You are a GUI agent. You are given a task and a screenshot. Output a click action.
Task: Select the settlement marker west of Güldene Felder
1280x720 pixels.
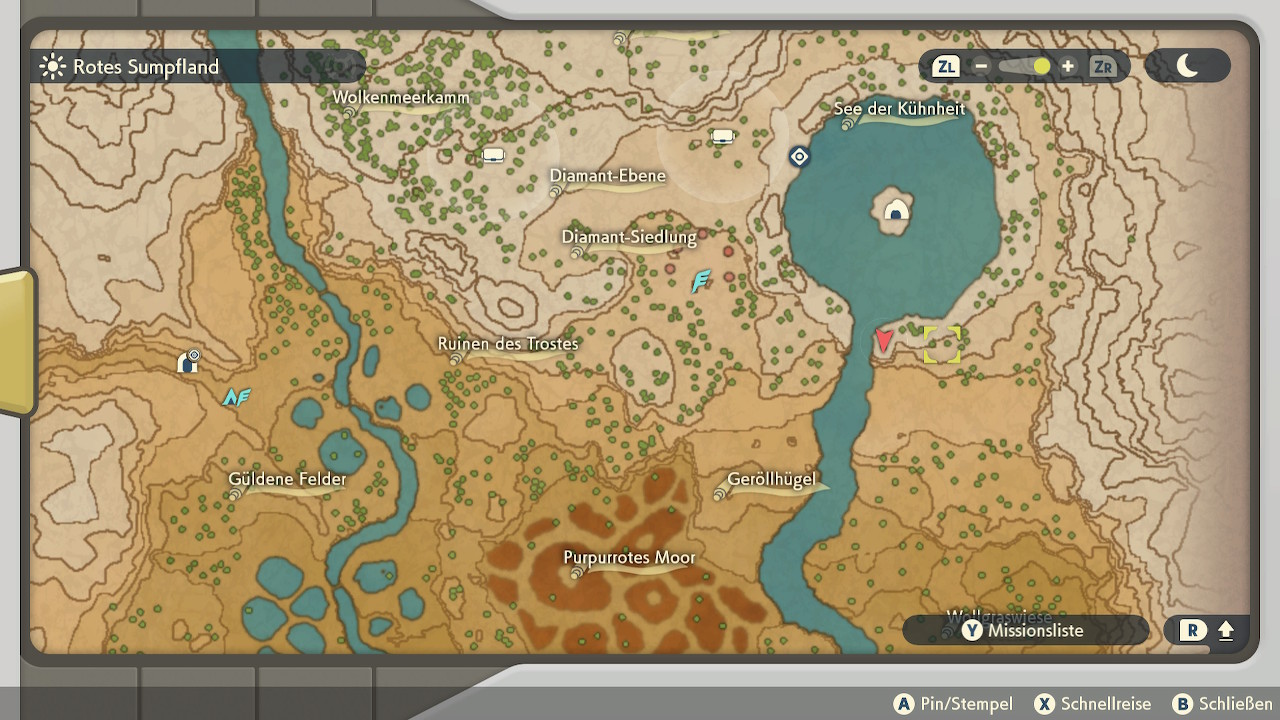[187, 361]
